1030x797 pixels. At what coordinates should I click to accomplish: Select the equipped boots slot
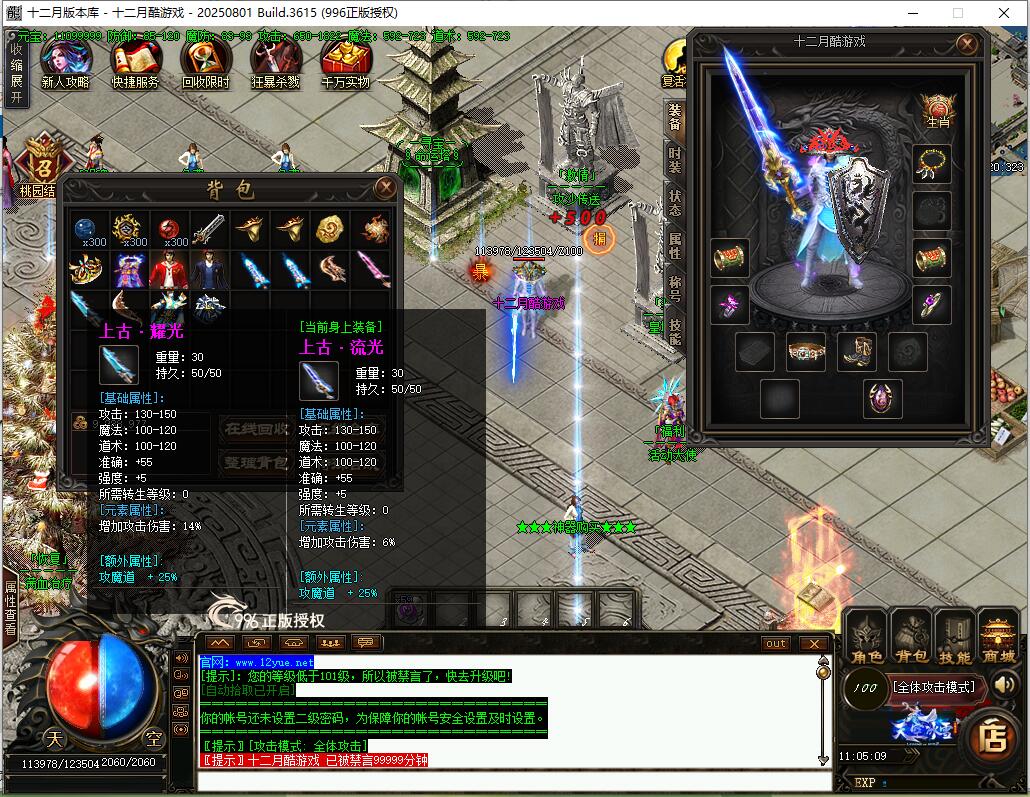(857, 352)
